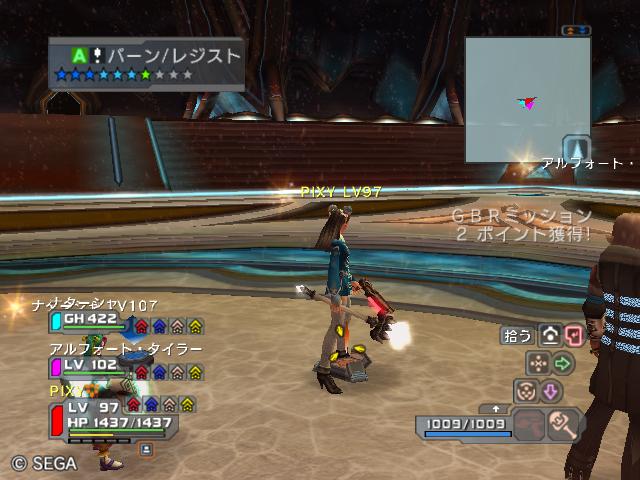Click the red return-arrow icon
Image resolution: width=640 pixels, height=480 pixels.
(573, 336)
